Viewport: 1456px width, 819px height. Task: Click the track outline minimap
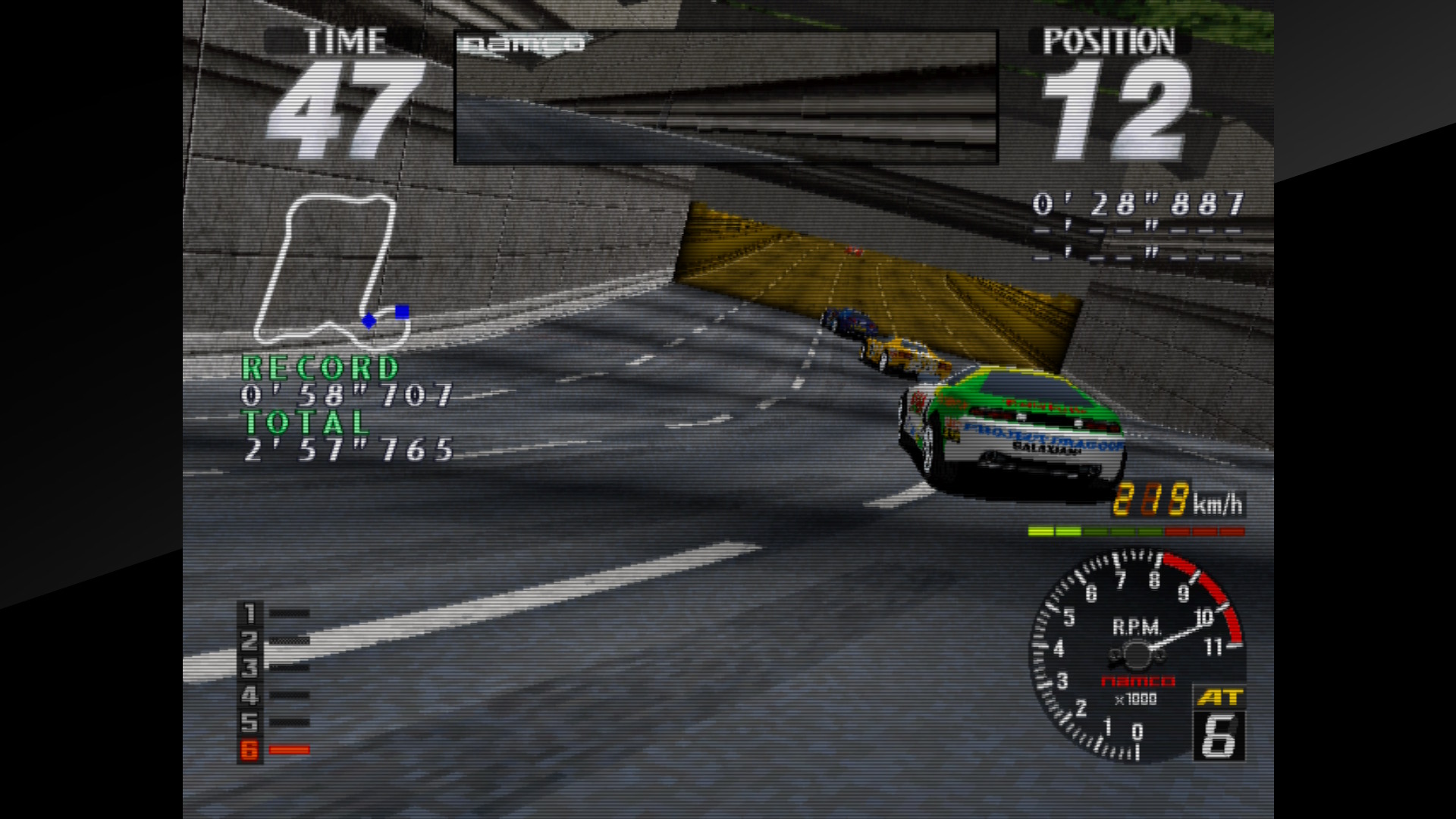click(x=331, y=269)
